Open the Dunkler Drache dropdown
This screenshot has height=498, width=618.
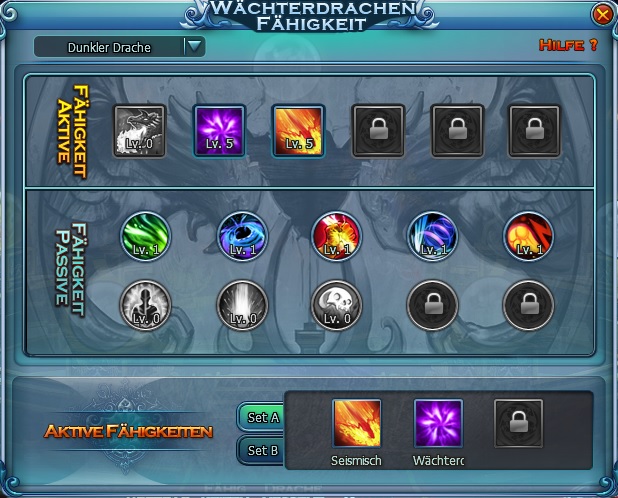(x=194, y=45)
